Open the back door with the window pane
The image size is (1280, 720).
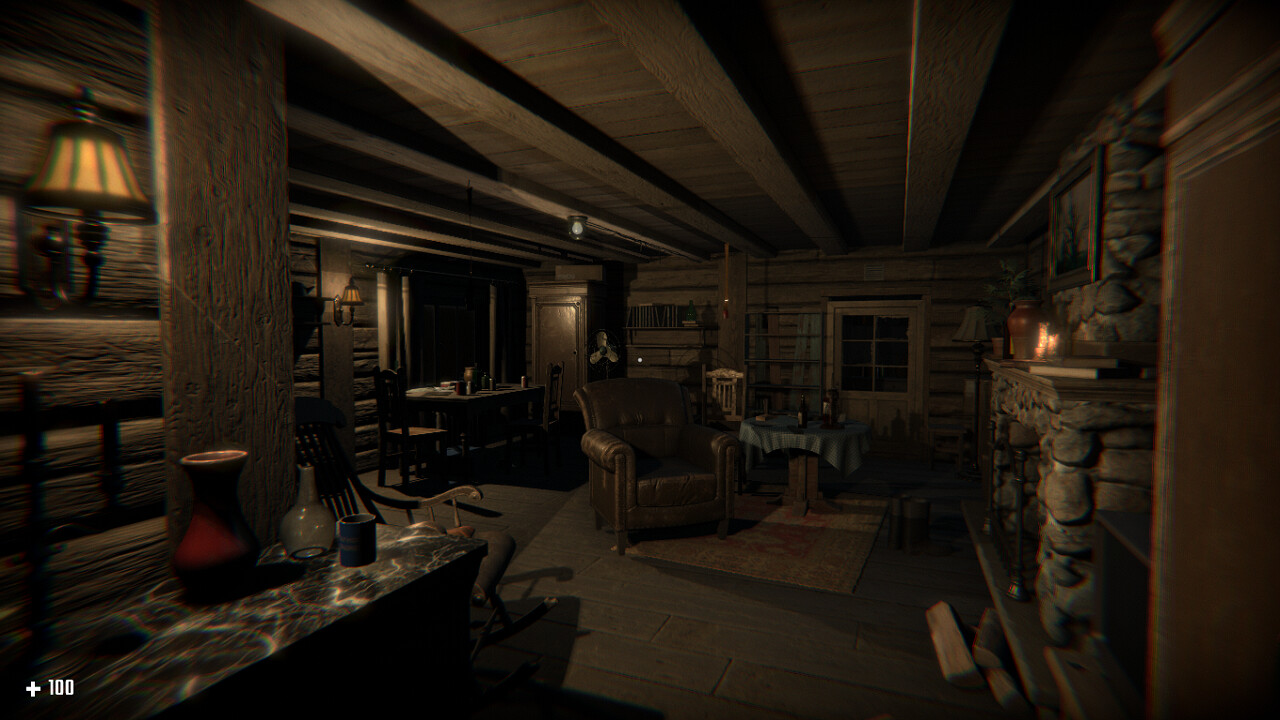(878, 420)
